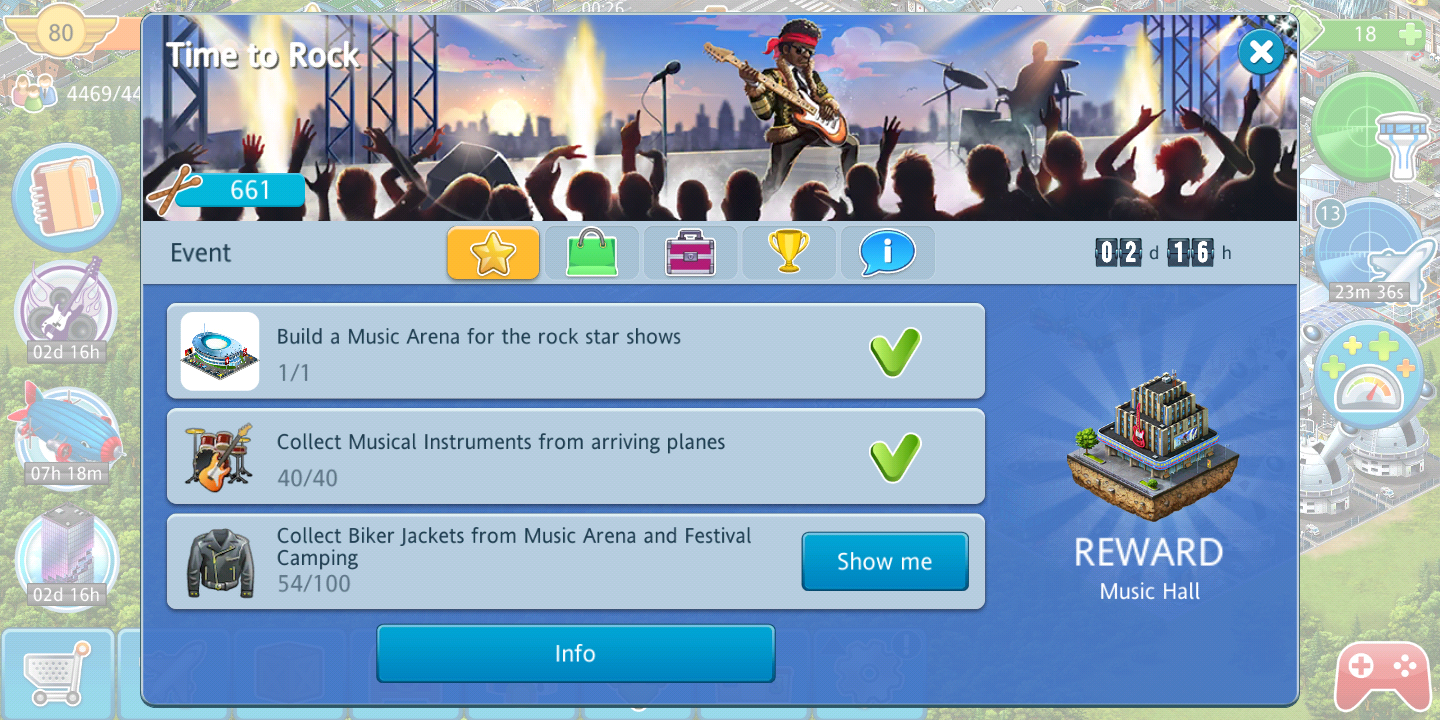Tap the skyscraper building event icon
The height and width of the screenshot is (720, 1440).
point(66,550)
